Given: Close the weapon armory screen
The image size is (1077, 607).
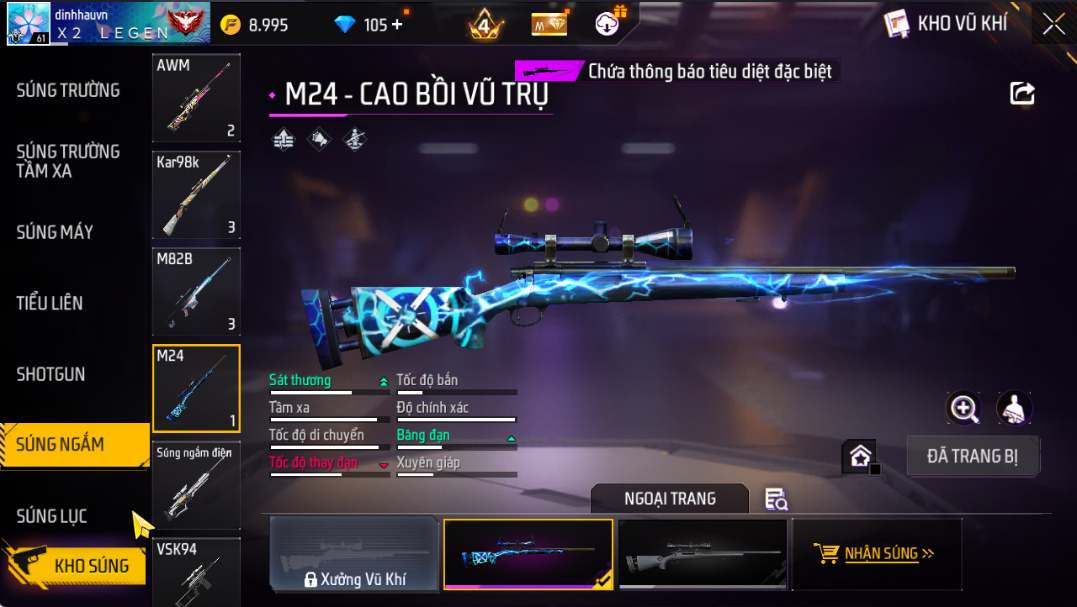Looking at the screenshot, I should point(1053,24).
